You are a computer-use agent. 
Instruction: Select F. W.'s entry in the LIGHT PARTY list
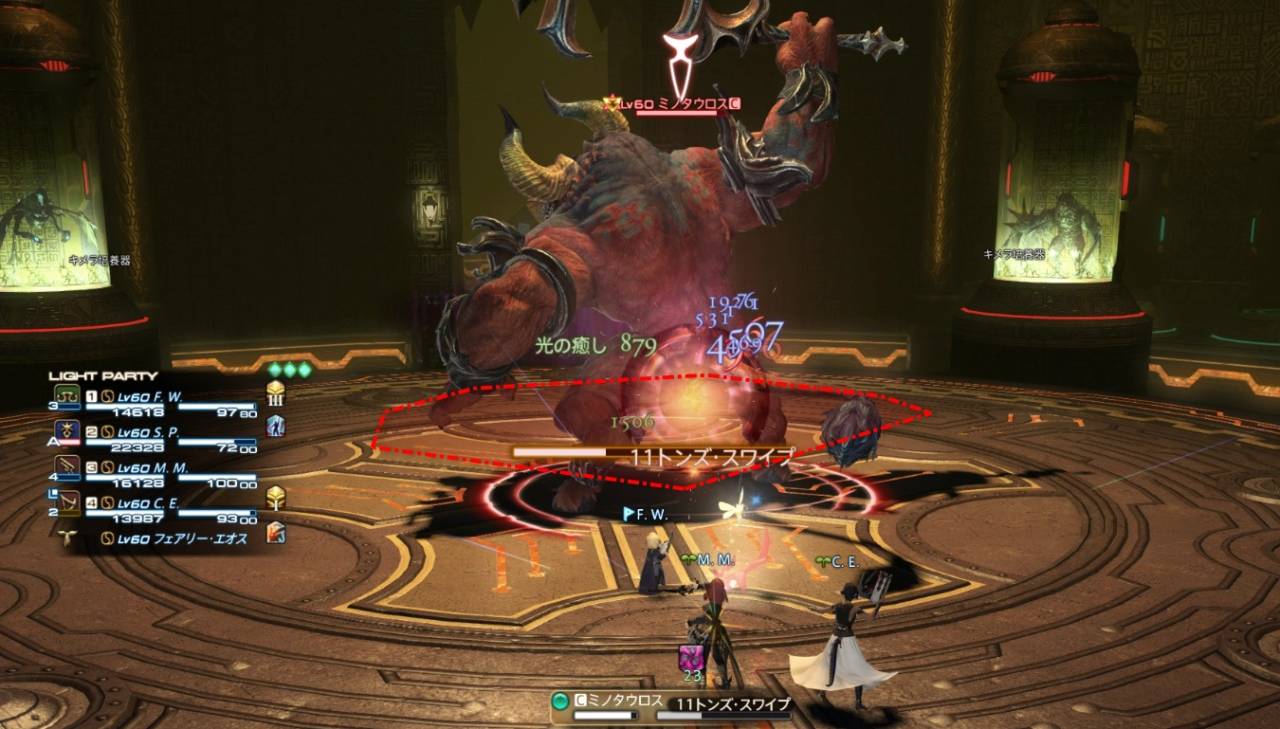click(150, 397)
